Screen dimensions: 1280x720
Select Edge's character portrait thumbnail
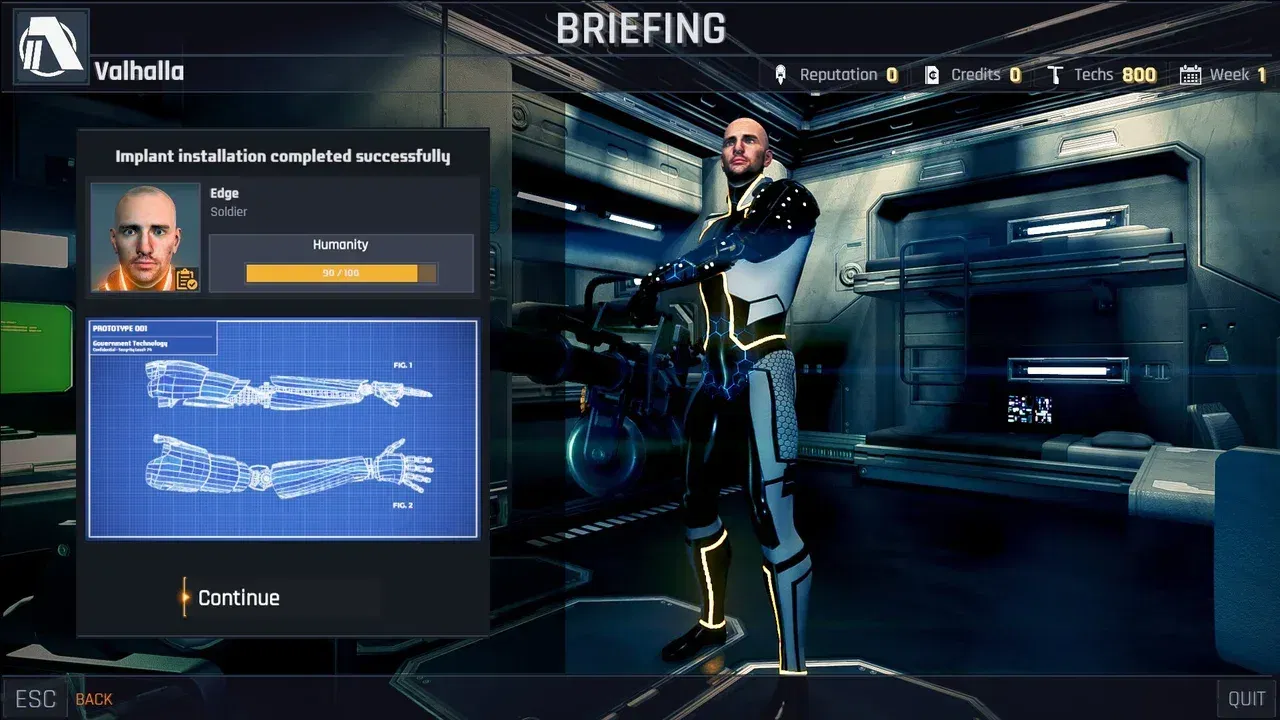[142, 236]
